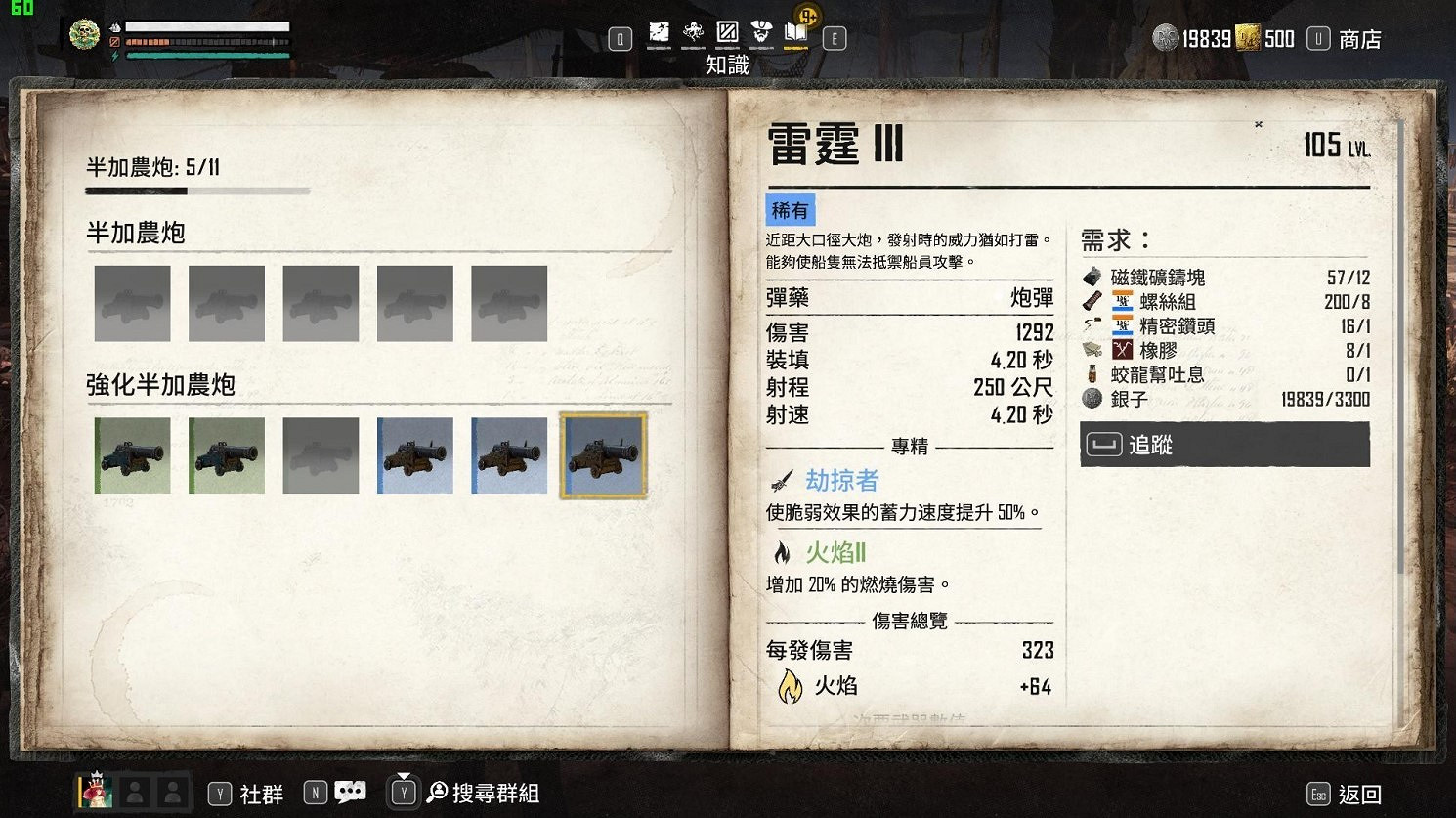Select the map with dagger menu icon
1456x818 pixels.
(660, 32)
